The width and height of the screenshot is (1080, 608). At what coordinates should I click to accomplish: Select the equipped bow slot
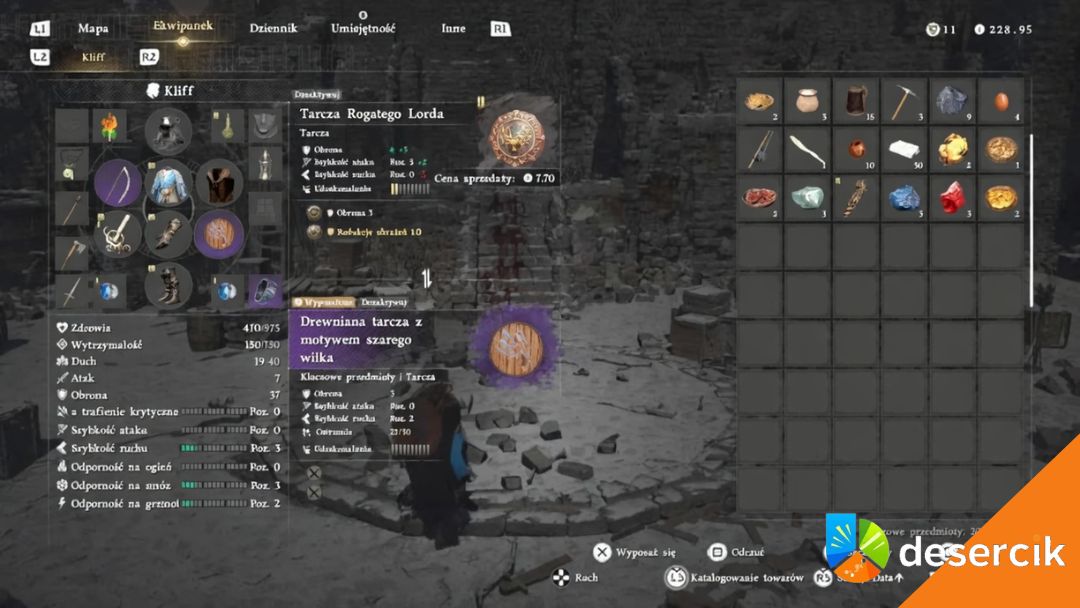[x=119, y=184]
